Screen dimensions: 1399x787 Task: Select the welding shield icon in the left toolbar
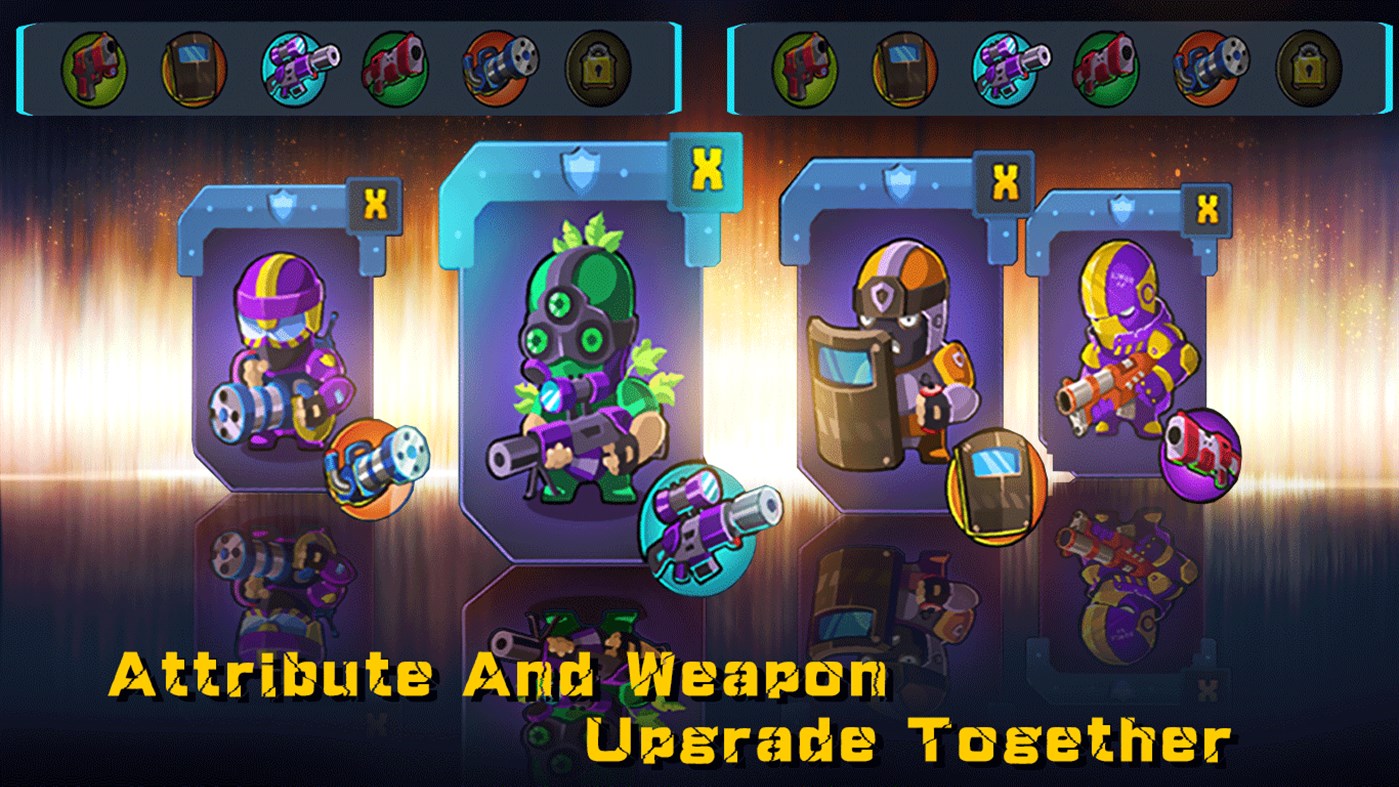[193, 67]
